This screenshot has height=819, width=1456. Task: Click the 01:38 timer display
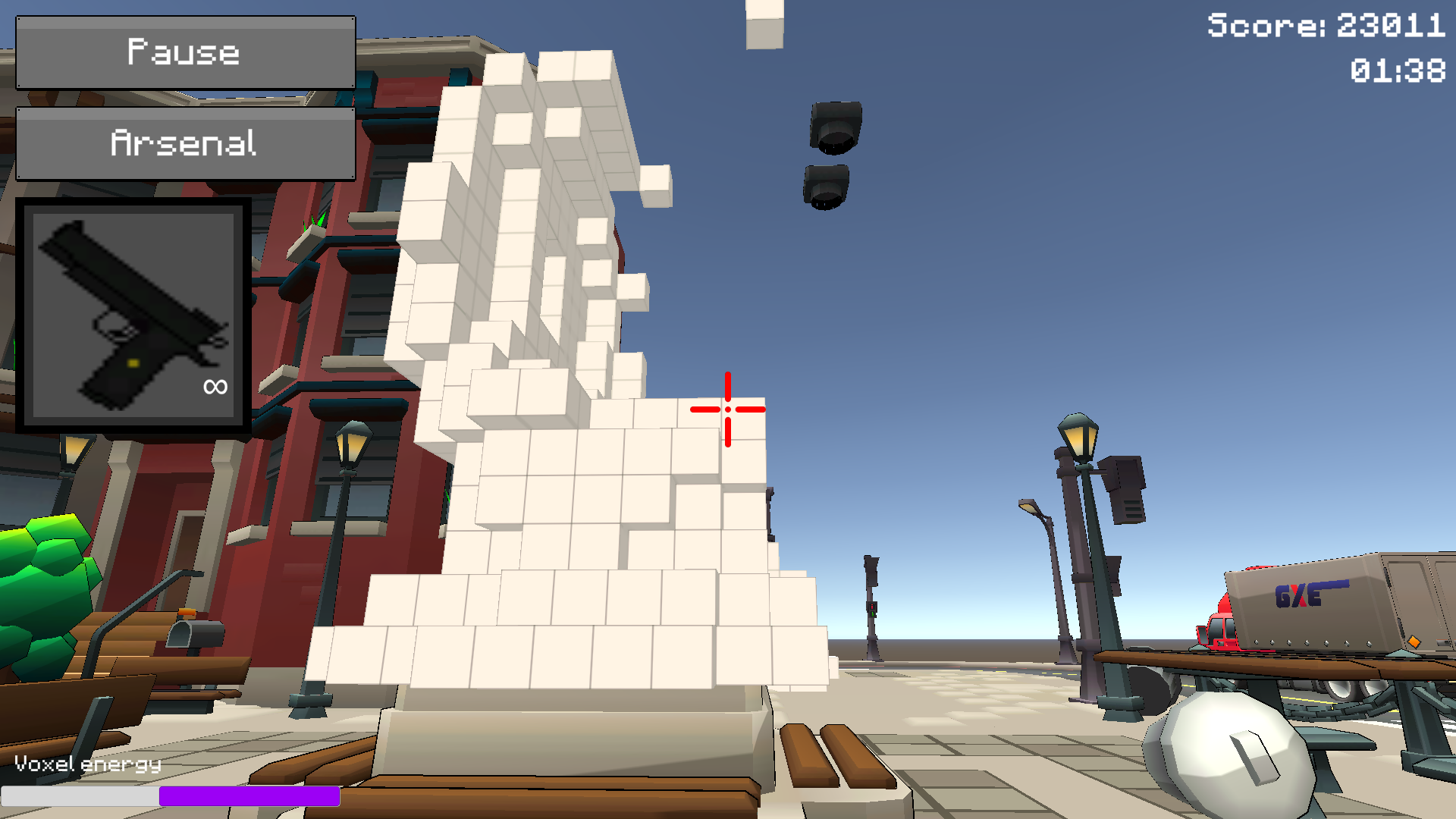tap(1399, 71)
